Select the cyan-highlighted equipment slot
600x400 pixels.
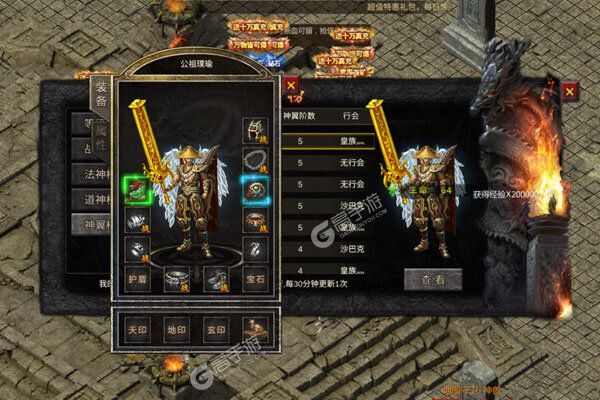pyautogui.click(x=255, y=187)
